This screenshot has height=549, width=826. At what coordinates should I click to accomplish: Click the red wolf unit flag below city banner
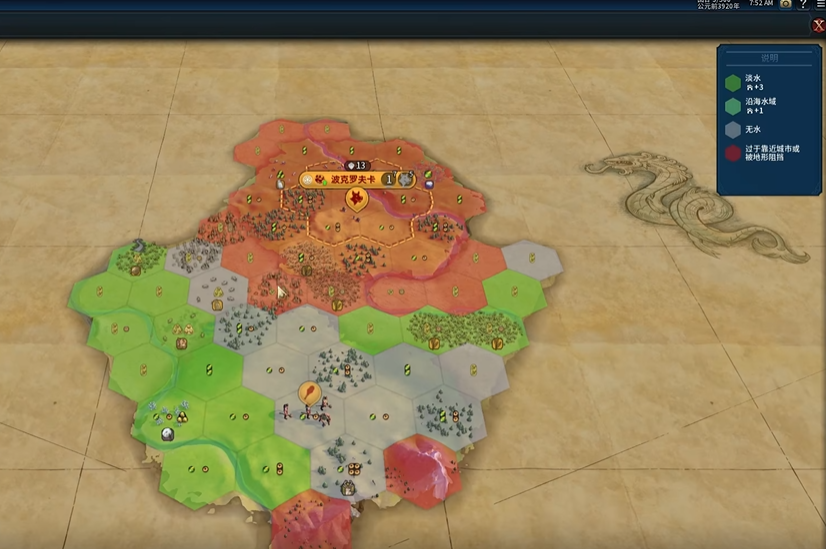355,199
